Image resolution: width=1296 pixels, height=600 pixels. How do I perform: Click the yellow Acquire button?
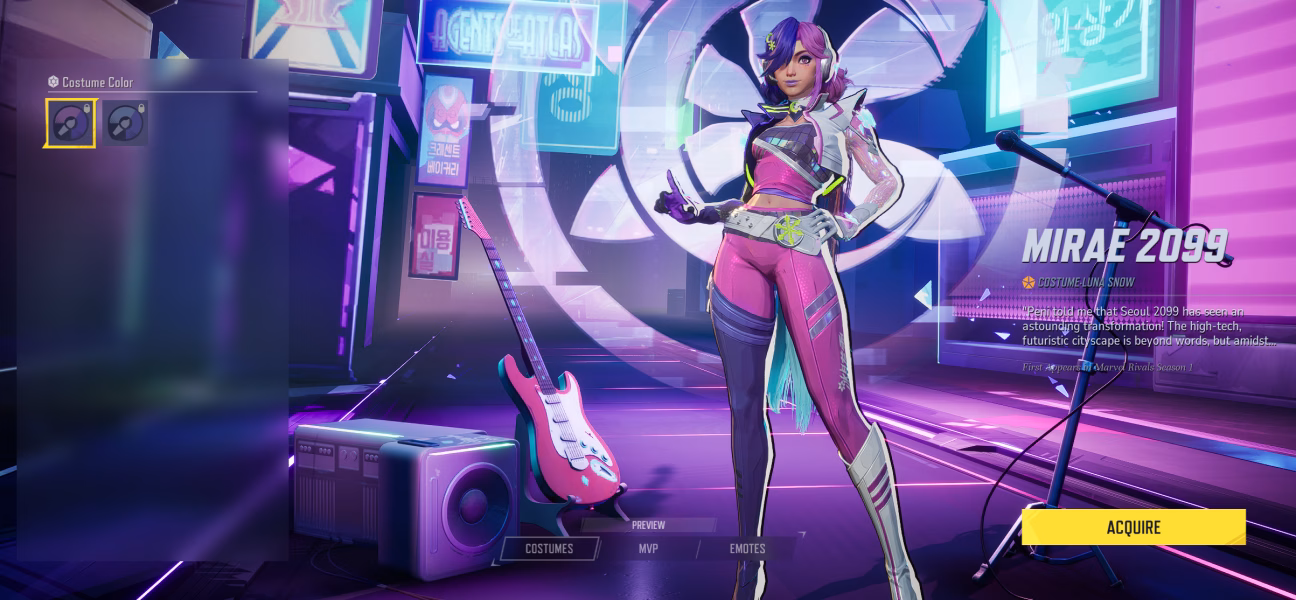coord(1133,527)
